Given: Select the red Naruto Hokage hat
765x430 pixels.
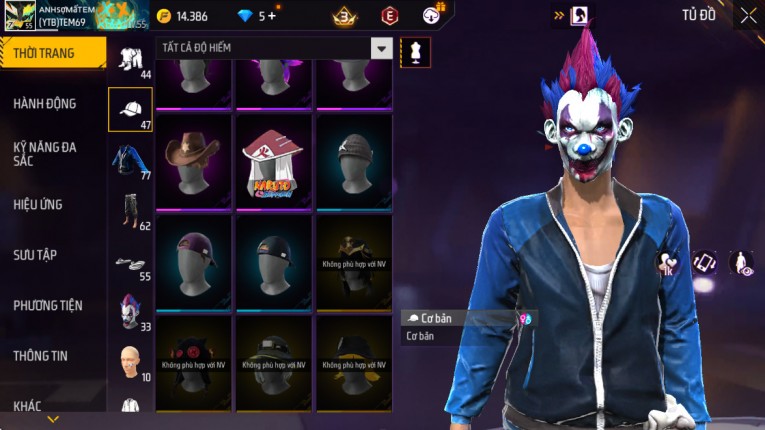Looking at the screenshot, I should 273,160.
